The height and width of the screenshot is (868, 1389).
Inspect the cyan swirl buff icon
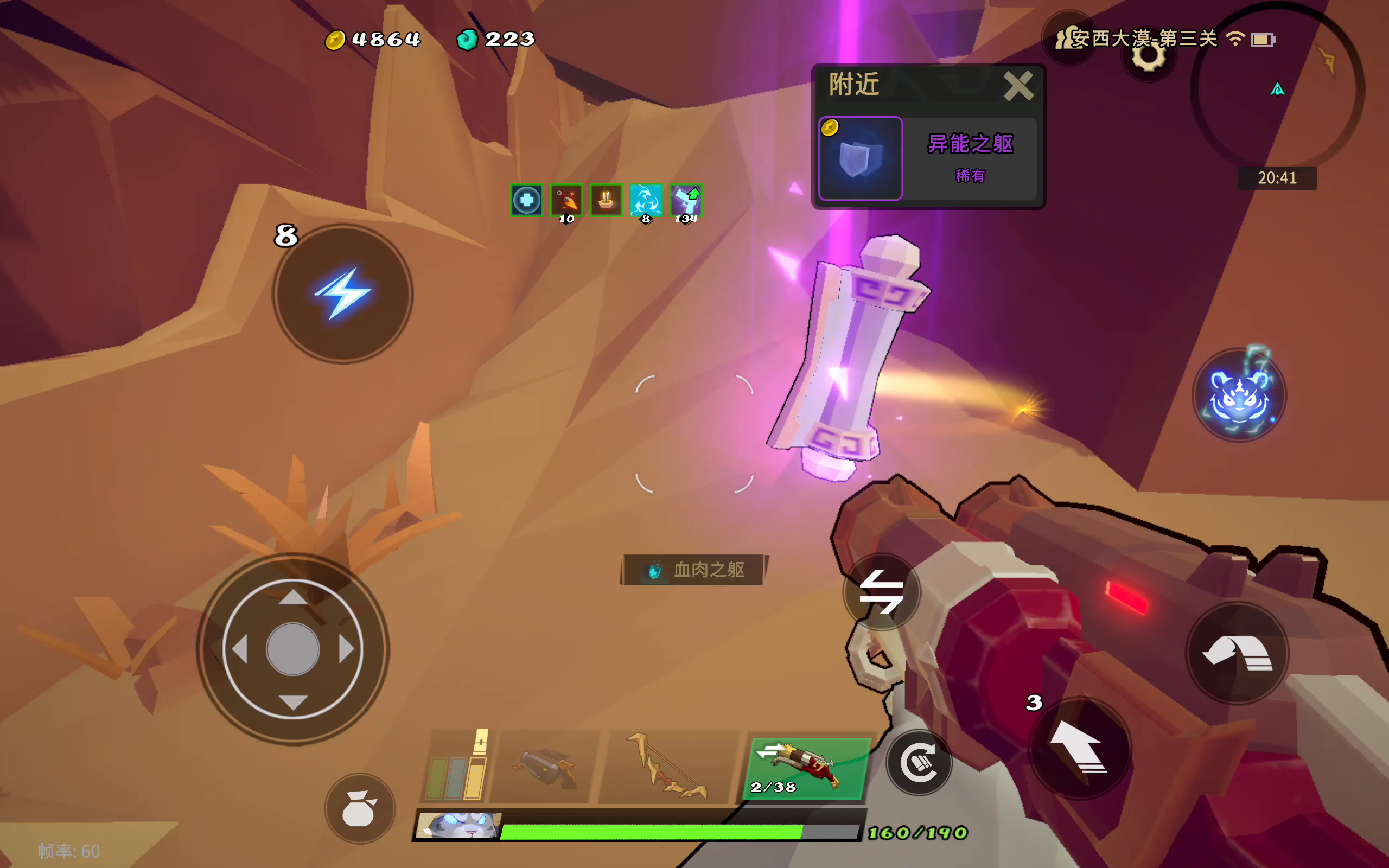[x=646, y=200]
